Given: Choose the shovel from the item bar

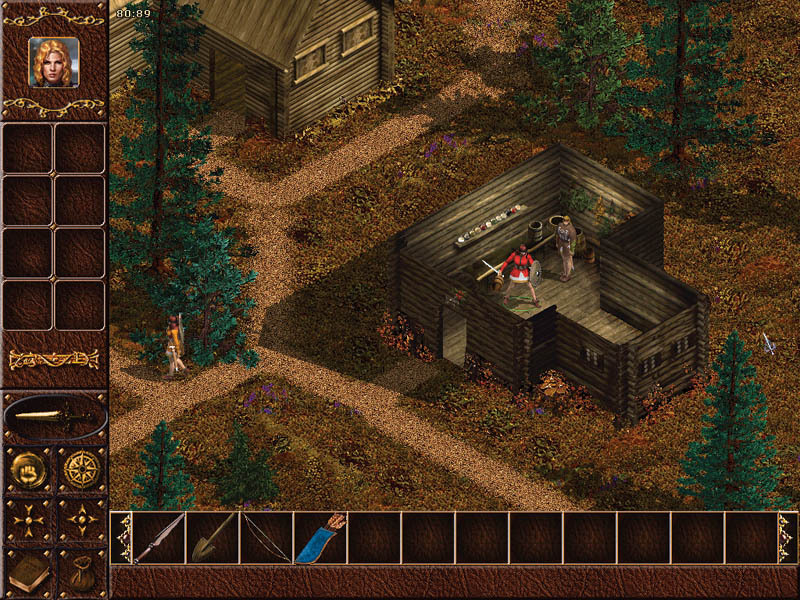Looking at the screenshot, I should (213, 538).
